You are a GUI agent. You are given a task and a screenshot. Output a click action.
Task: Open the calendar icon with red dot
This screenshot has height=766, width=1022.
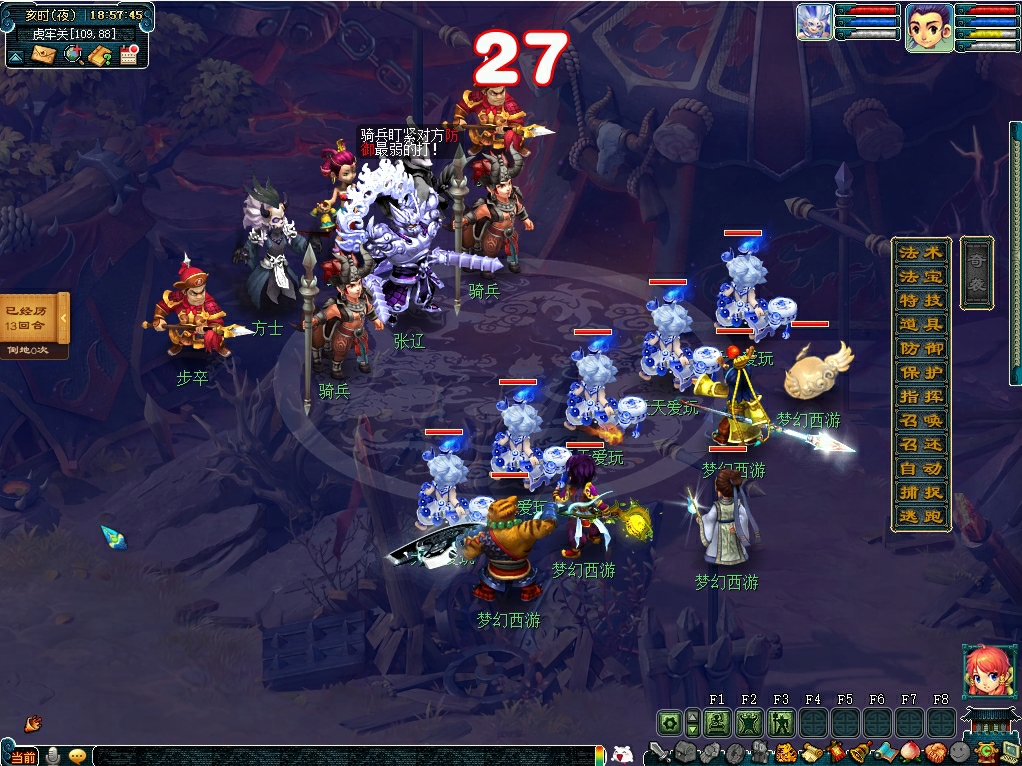(x=128, y=55)
